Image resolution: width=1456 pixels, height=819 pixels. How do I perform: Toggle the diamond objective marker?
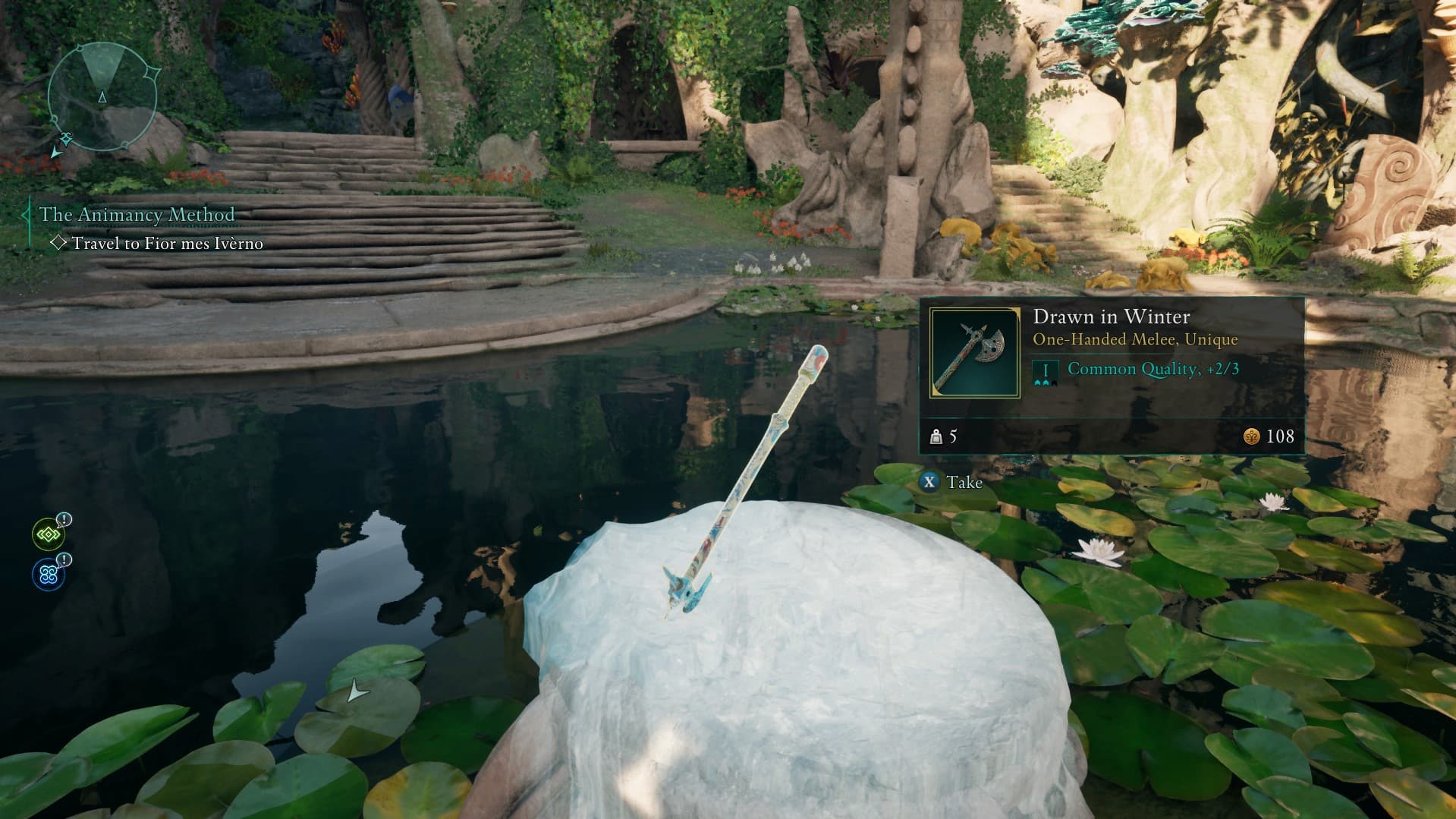click(x=58, y=243)
